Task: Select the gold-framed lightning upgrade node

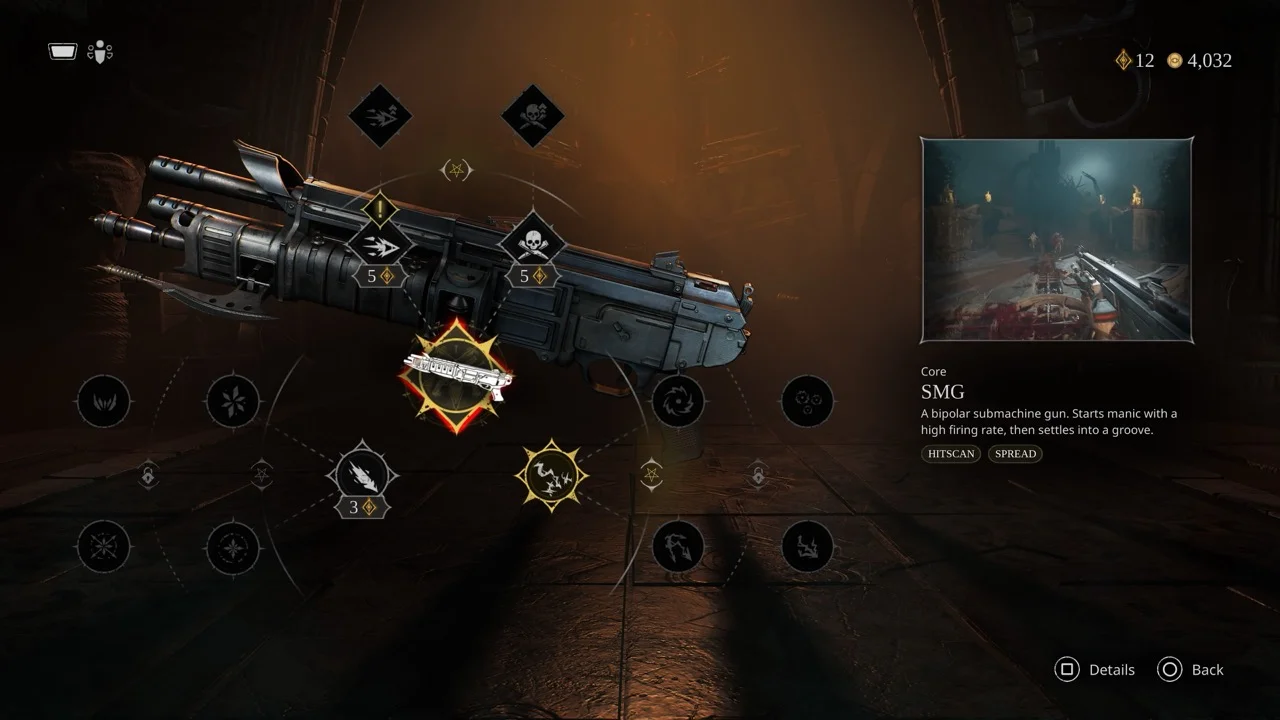Action: click(550, 475)
